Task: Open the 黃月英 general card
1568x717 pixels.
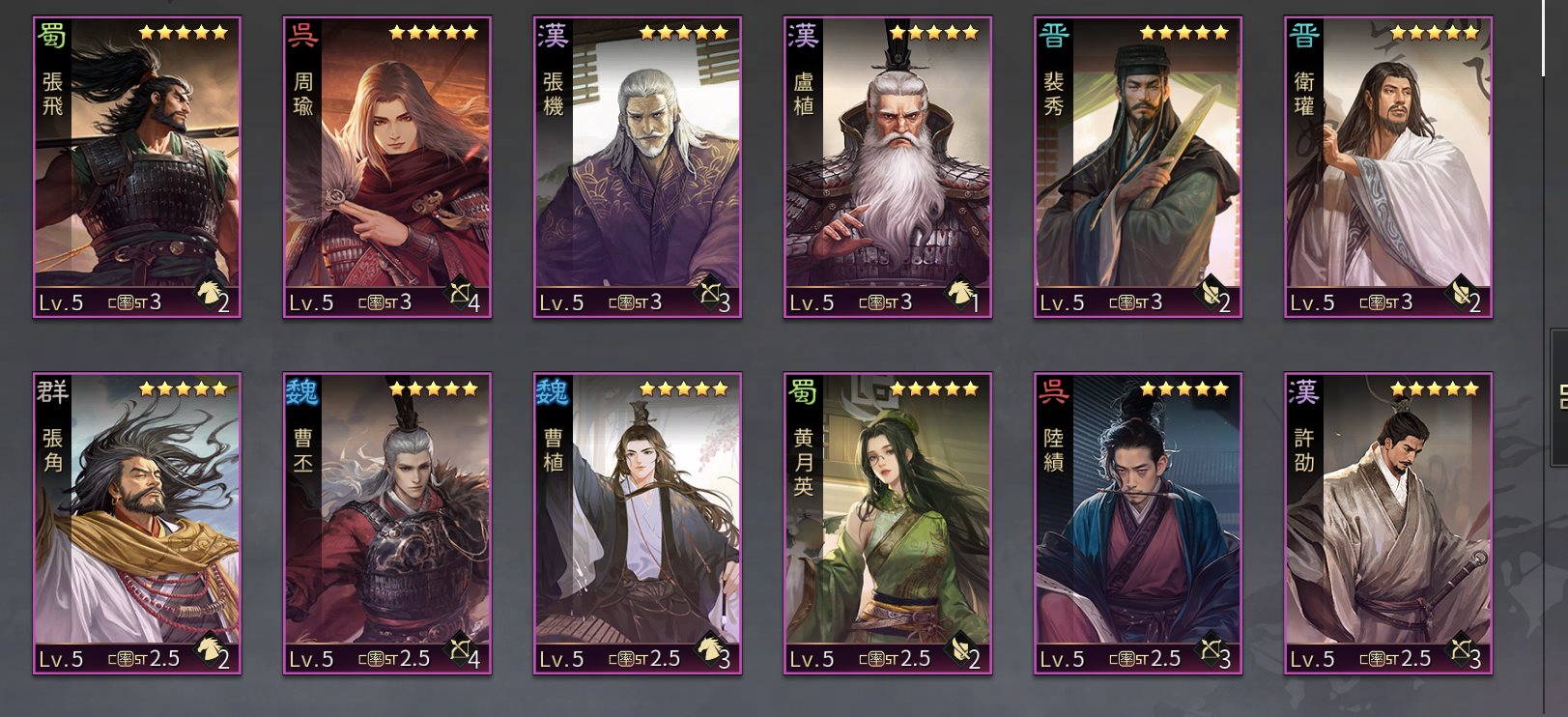Action: (887, 523)
